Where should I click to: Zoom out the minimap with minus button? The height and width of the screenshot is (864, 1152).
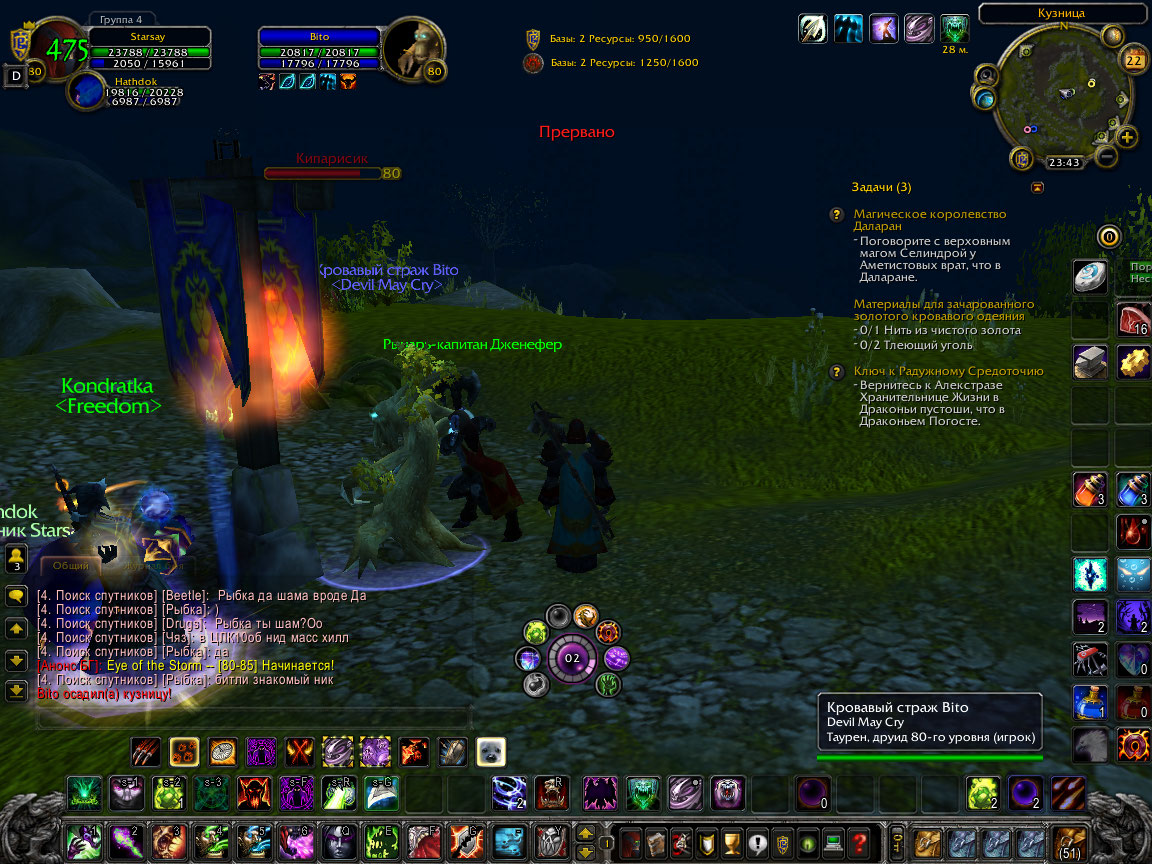click(1106, 157)
